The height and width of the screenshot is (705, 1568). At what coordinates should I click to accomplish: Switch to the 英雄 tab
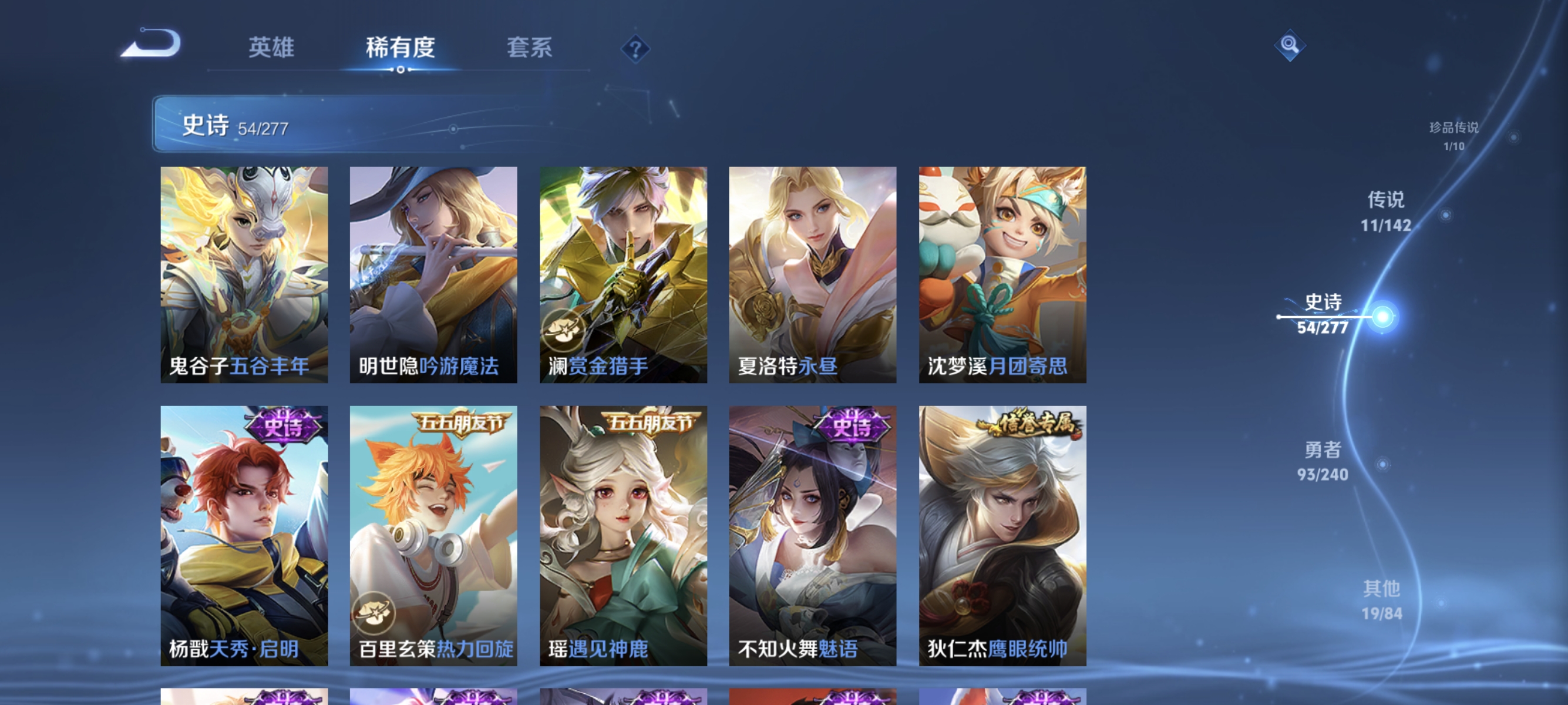(x=272, y=48)
